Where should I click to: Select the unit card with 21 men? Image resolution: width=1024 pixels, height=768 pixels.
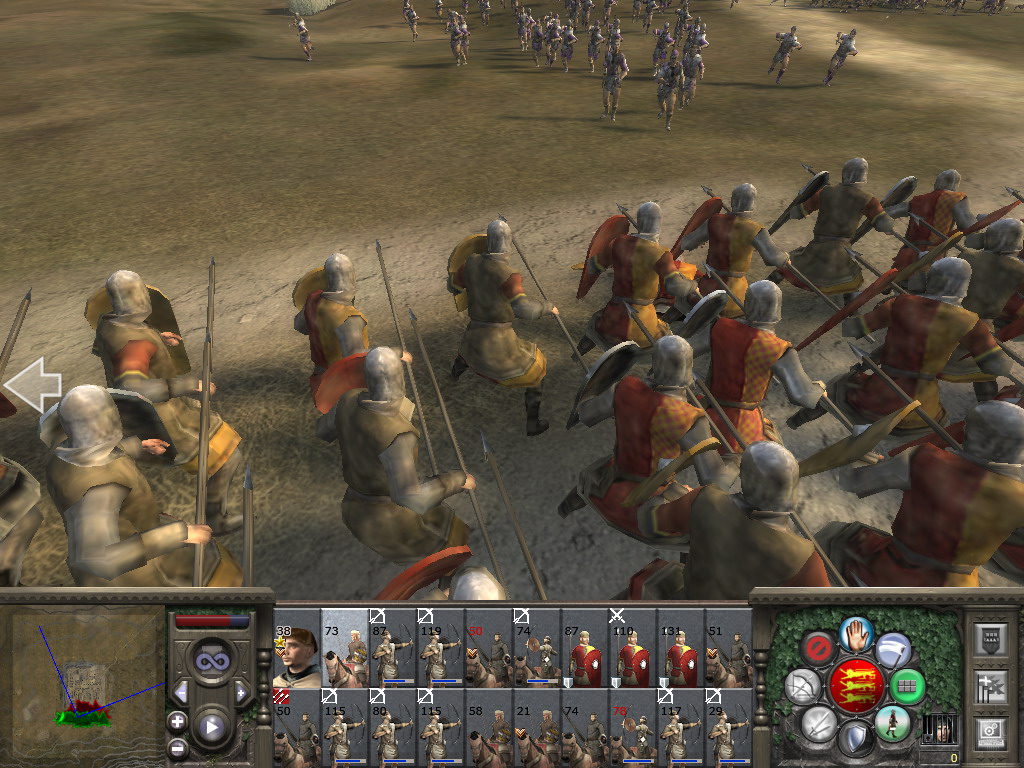(x=536, y=727)
